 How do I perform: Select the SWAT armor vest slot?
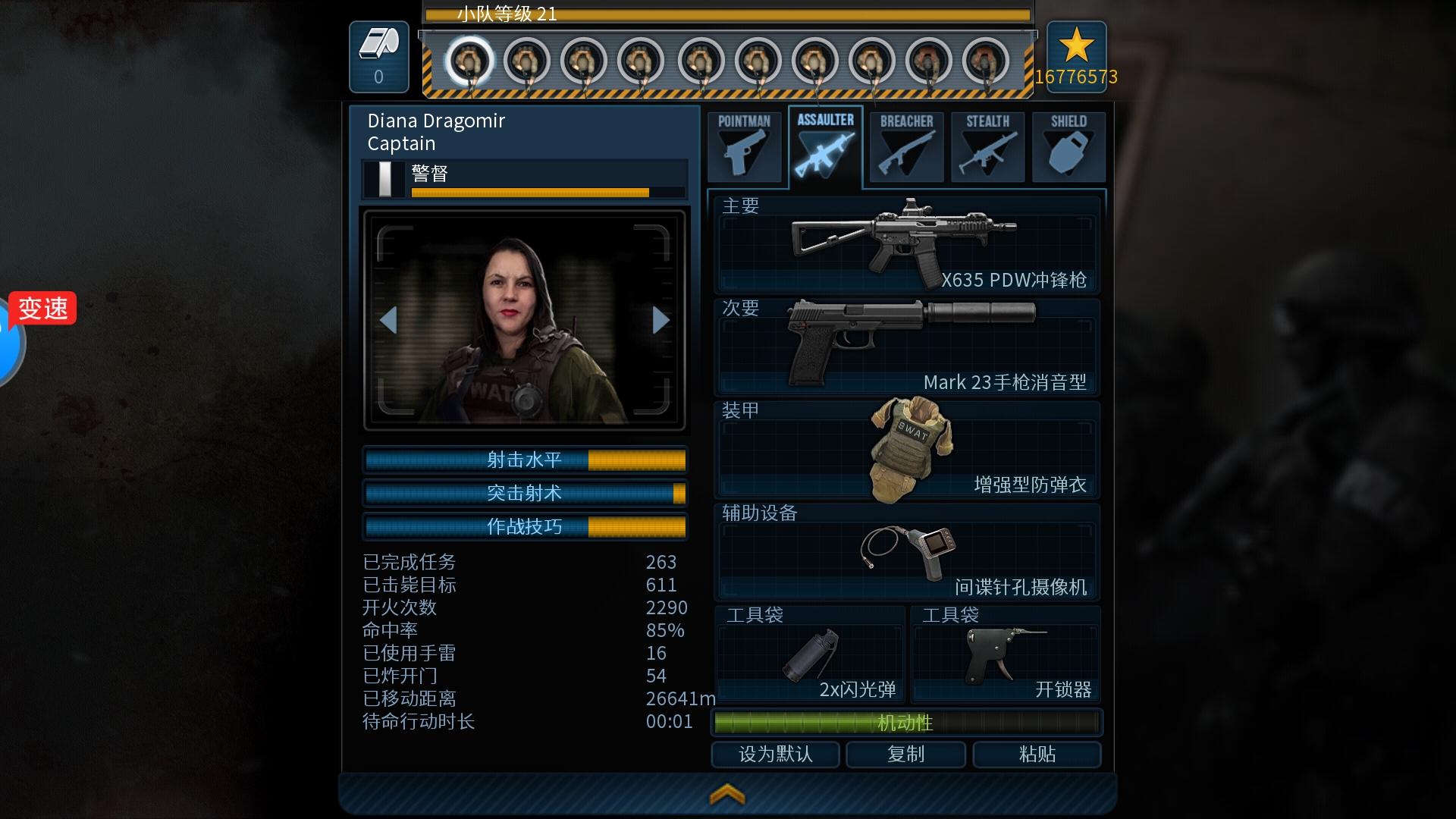906,449
